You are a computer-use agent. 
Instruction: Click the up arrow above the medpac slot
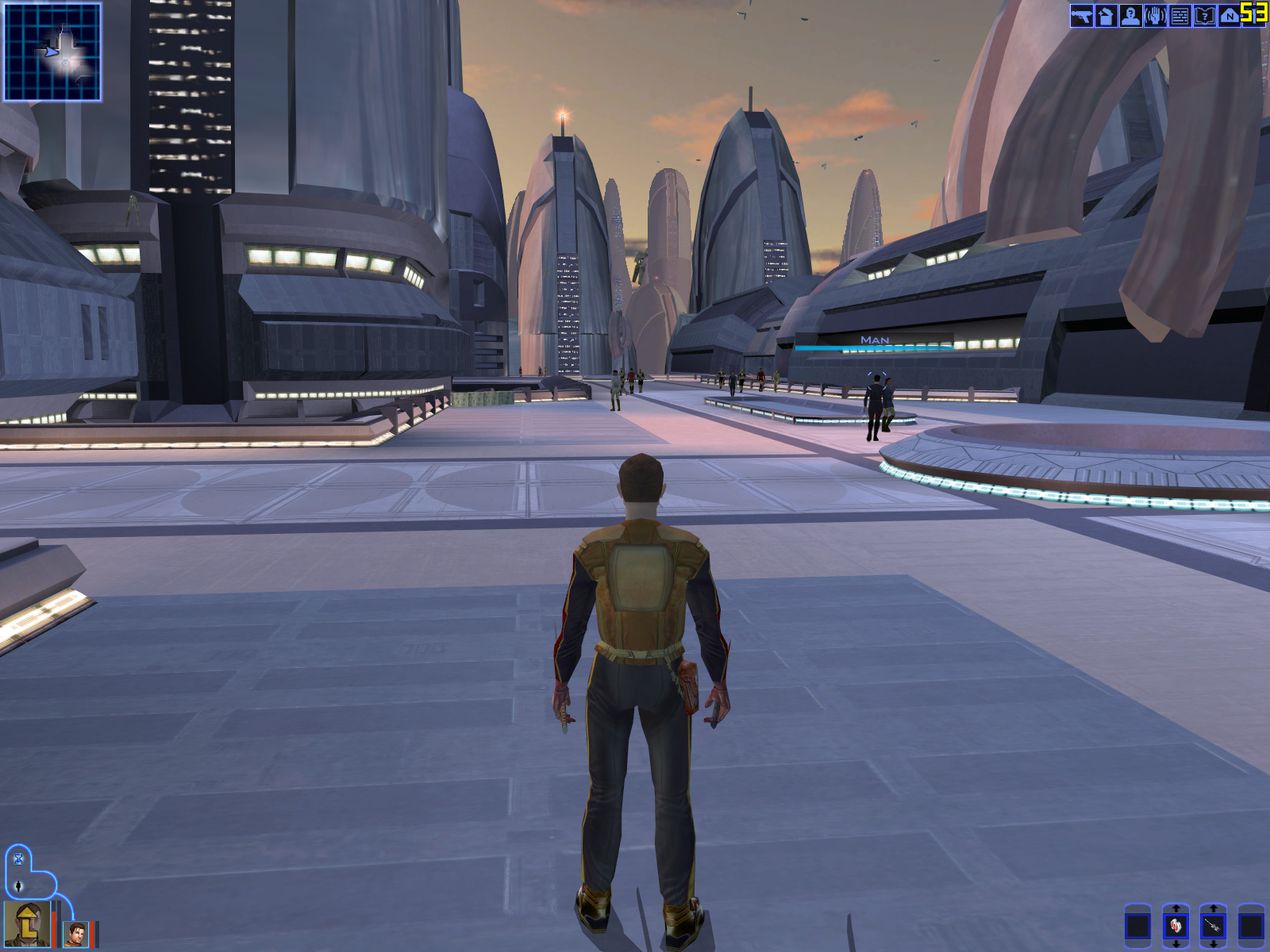1176,908
